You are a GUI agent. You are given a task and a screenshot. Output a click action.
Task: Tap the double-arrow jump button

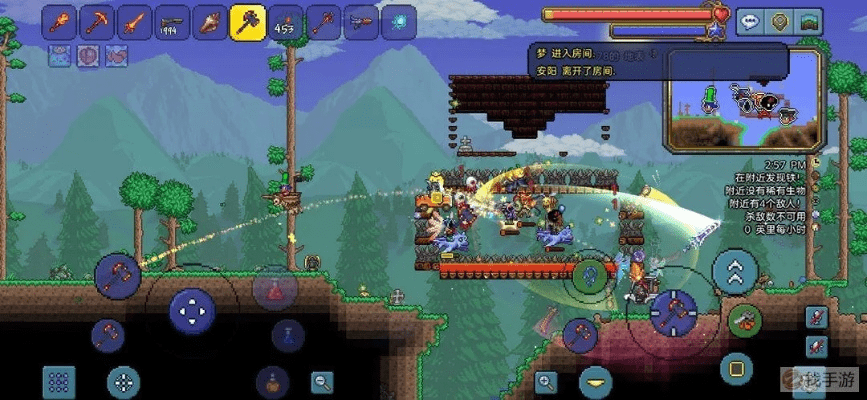tap(735, 269)
